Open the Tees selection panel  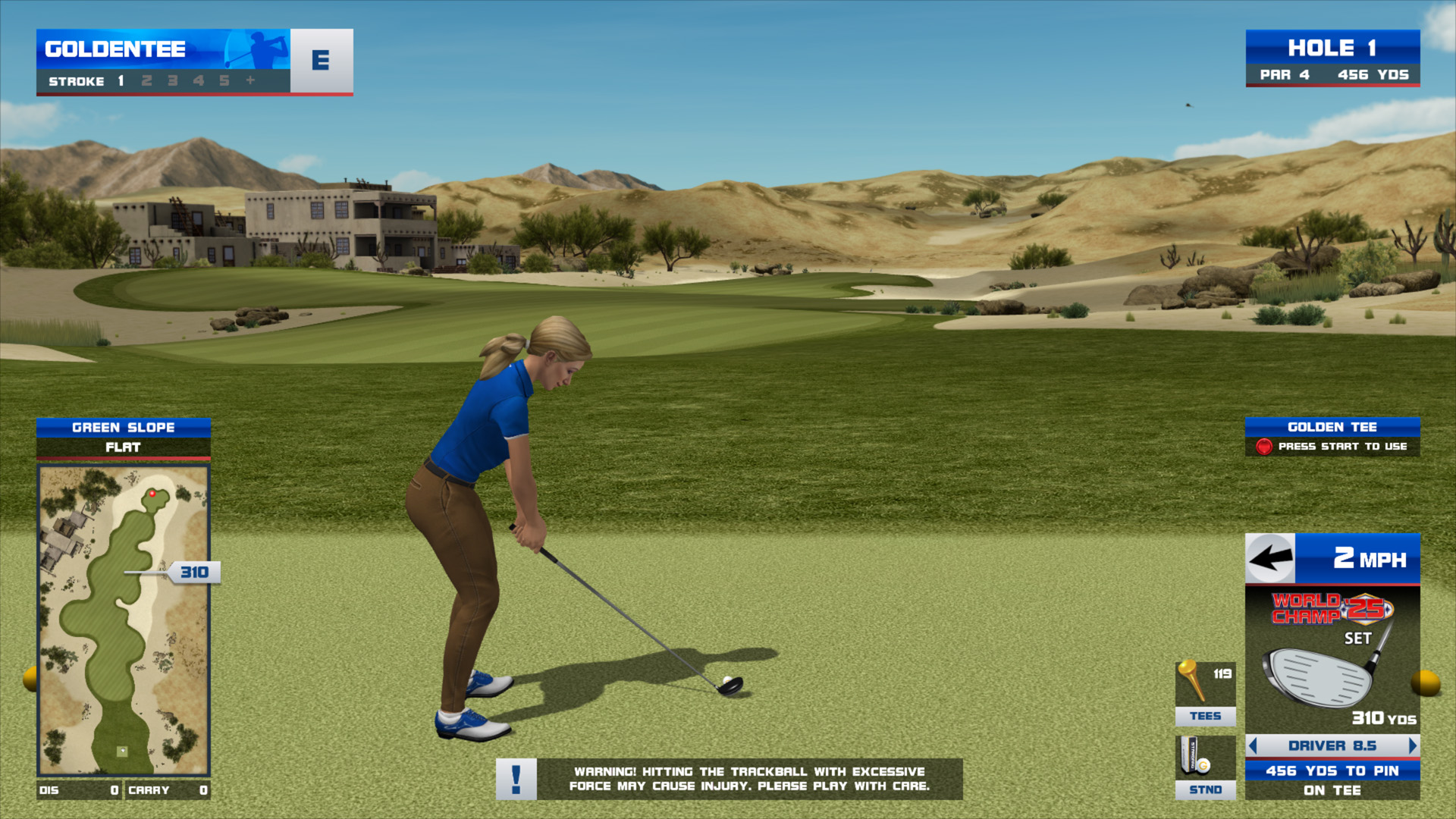[x=1205, y=693]
